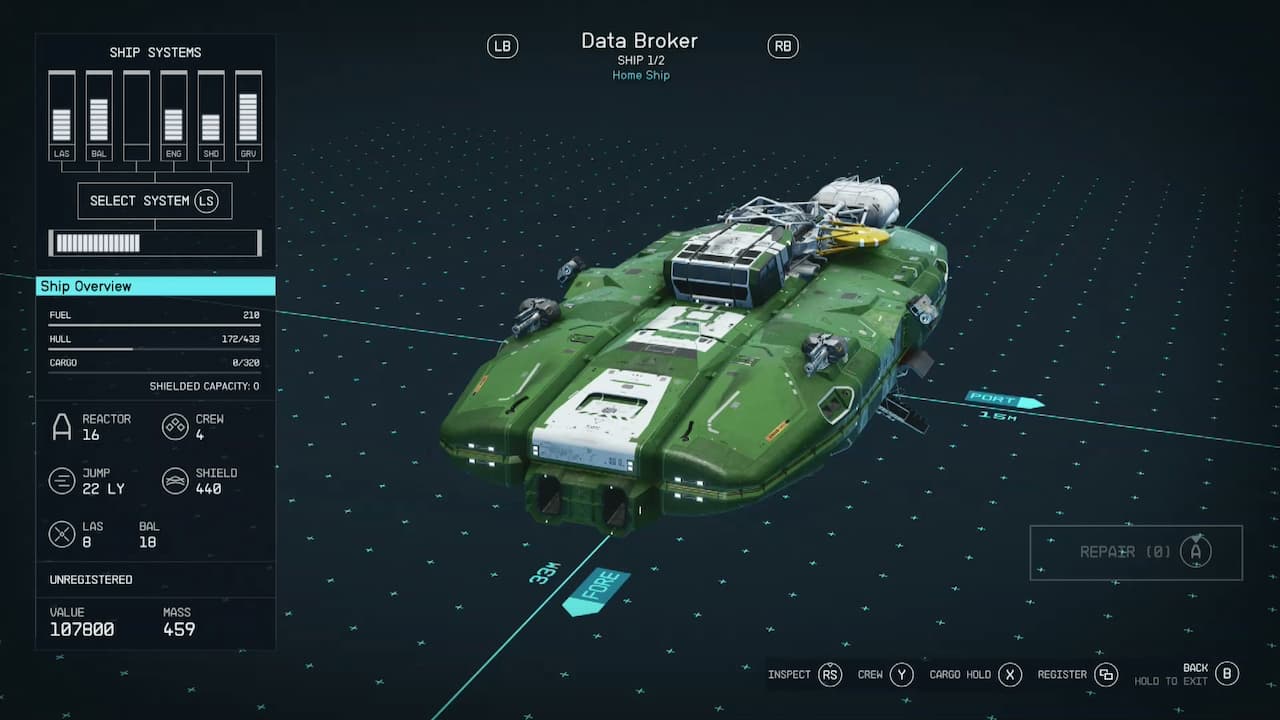Click the Jump range icon showing 22 LY
1280x720 pixels.
tap(63, 481)
